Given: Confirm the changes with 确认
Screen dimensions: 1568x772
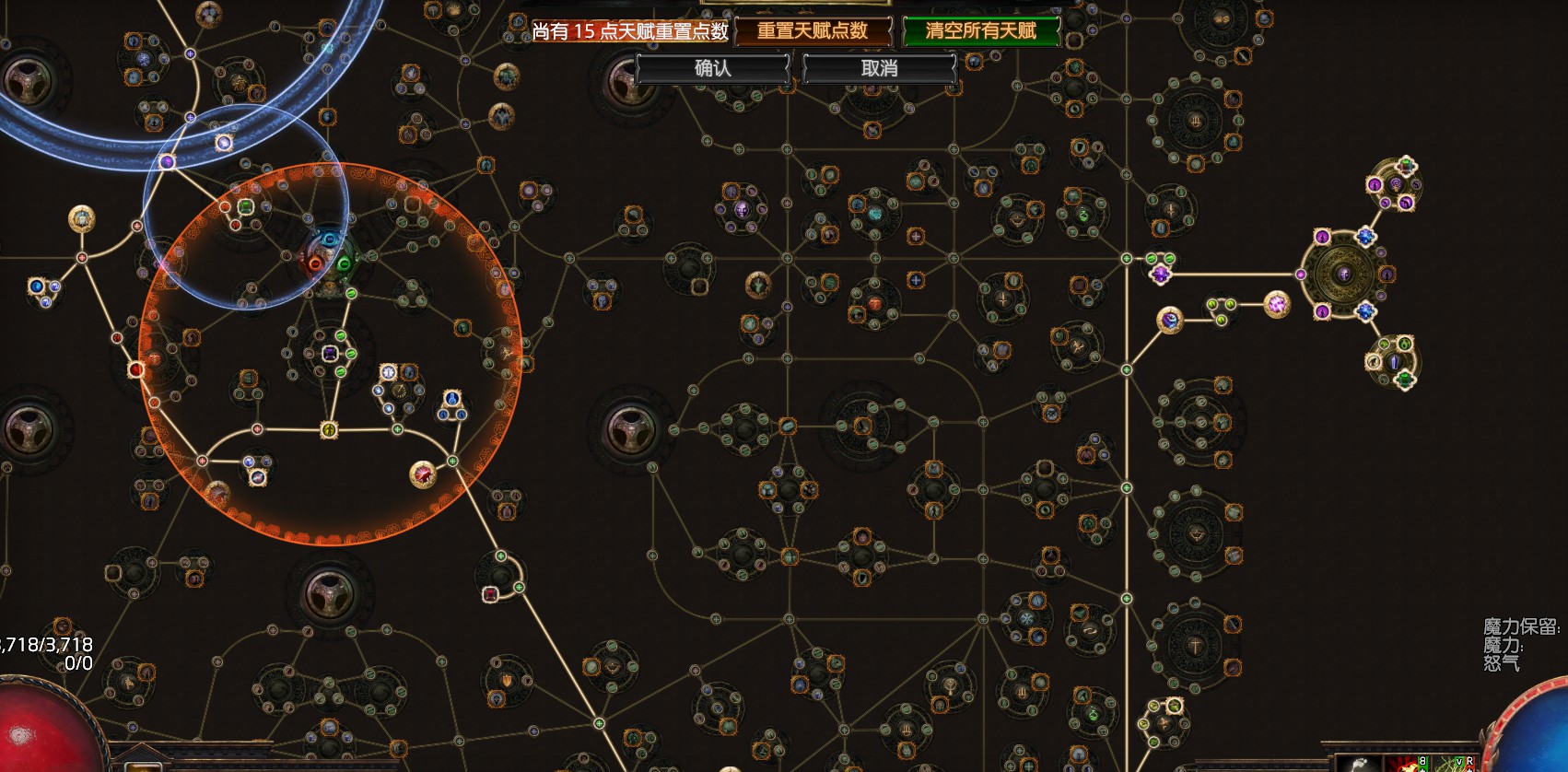Looking at the screenshot, I should click(x=712, y=68).
